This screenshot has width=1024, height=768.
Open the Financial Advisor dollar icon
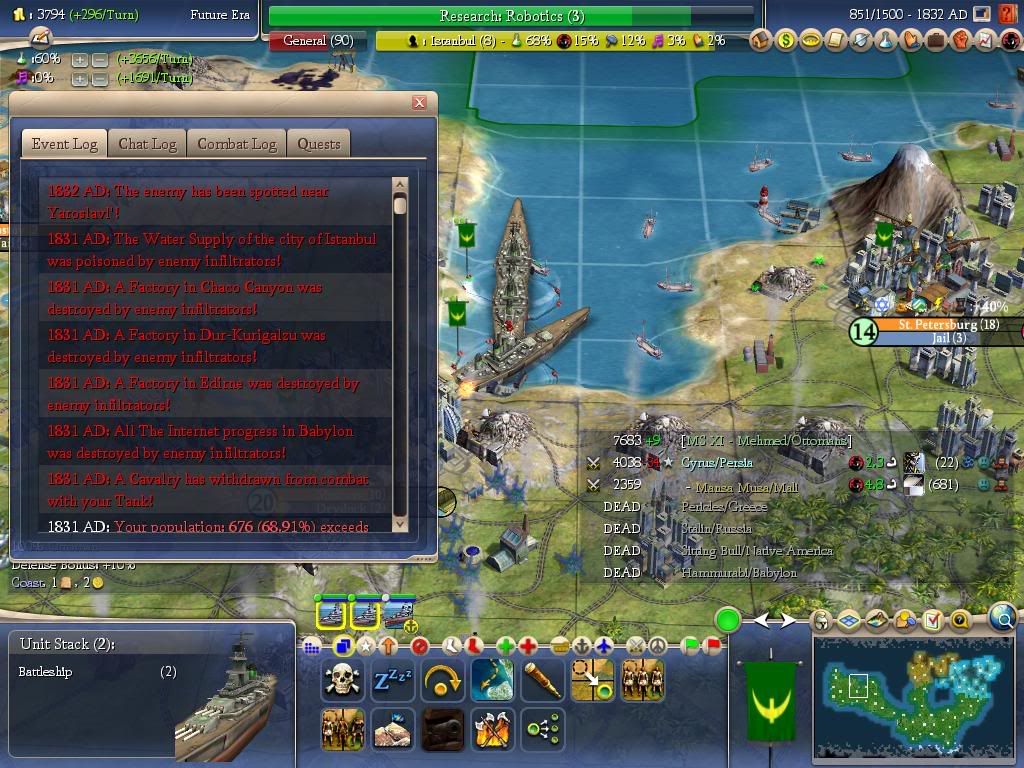point(786,41)
